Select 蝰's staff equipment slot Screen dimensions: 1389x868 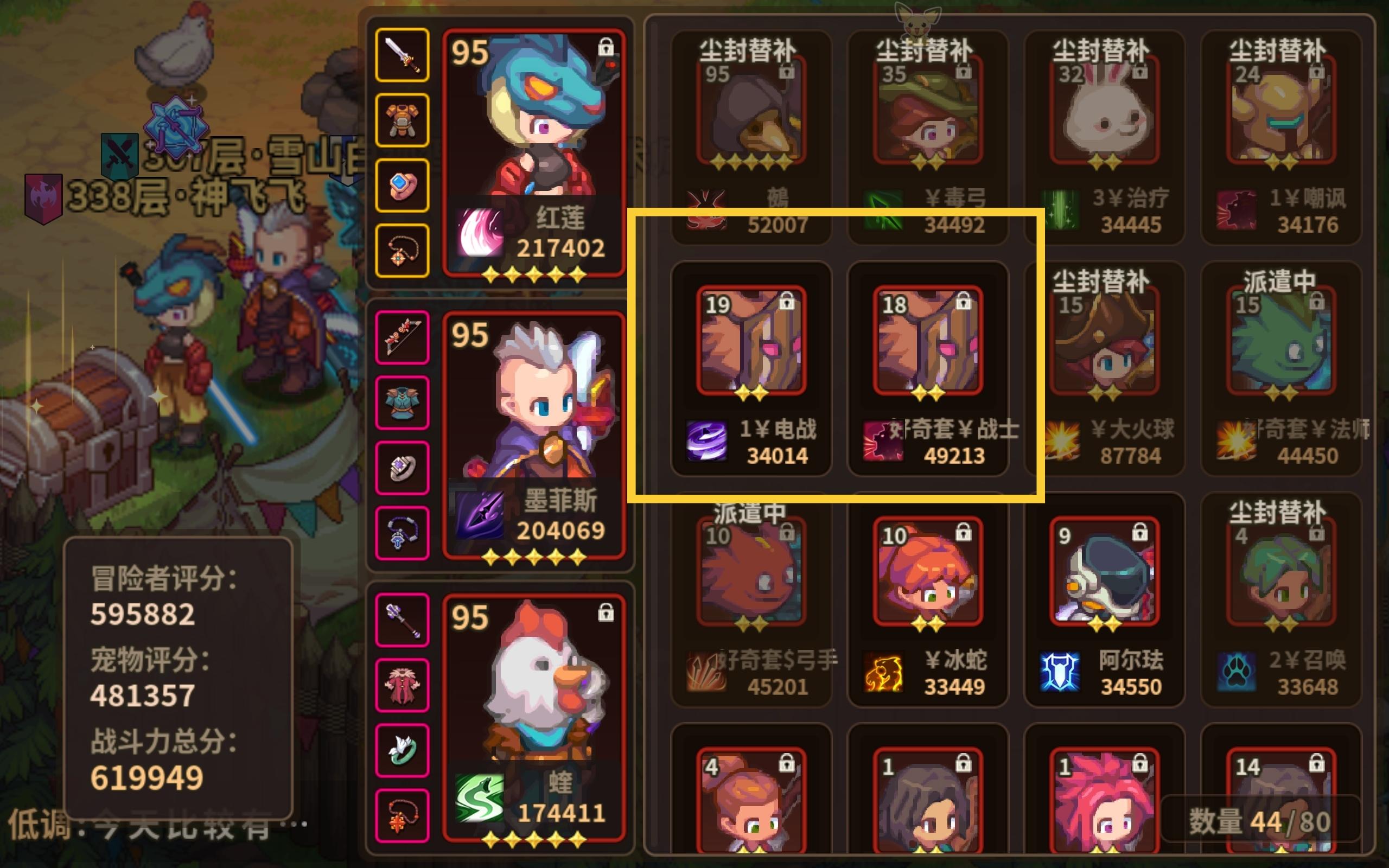click(402, 620)
